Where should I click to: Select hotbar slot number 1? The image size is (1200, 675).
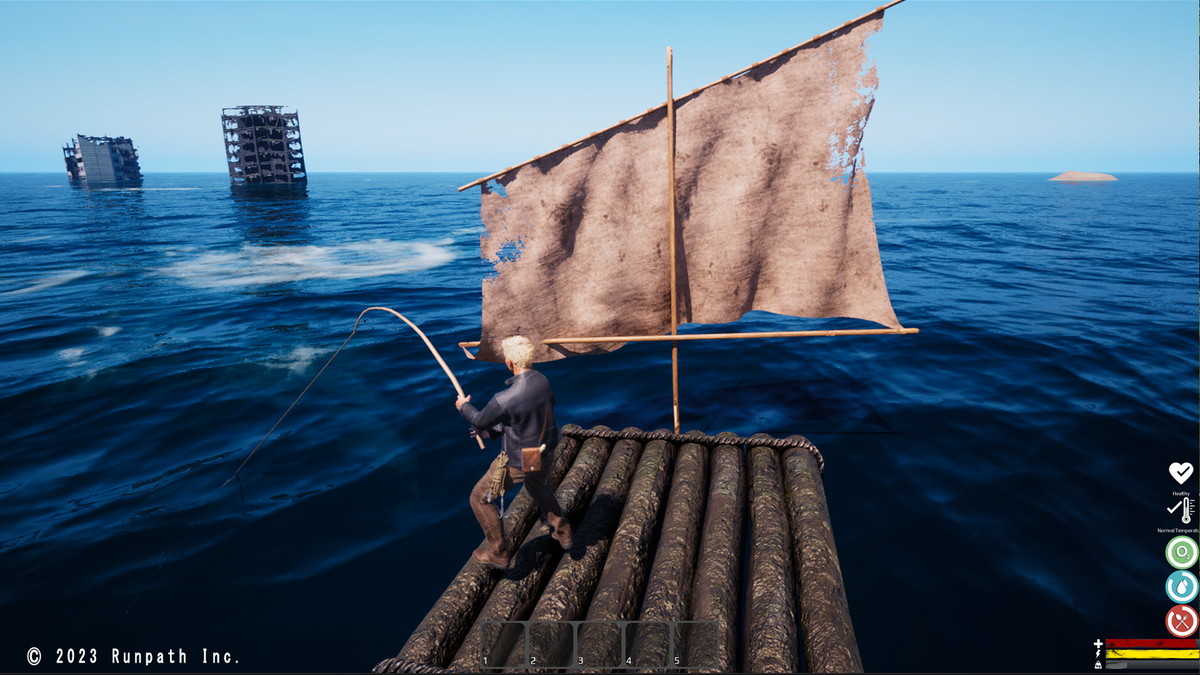point(503,644)
